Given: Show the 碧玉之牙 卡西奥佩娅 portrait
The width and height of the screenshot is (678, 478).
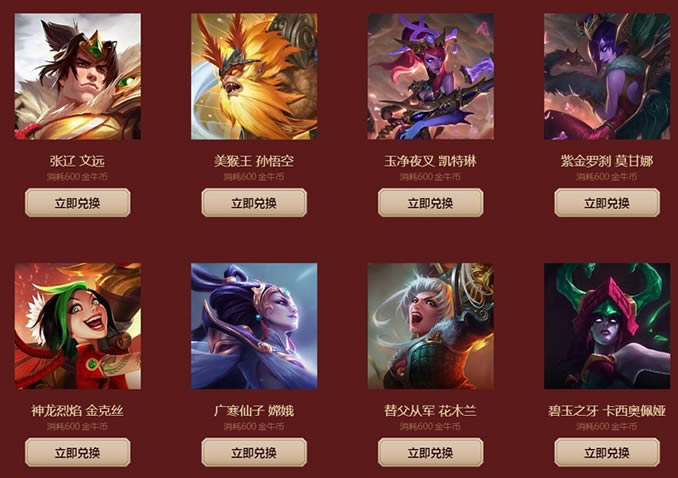Looking at the screenshot, I should [x=607, y=326].
